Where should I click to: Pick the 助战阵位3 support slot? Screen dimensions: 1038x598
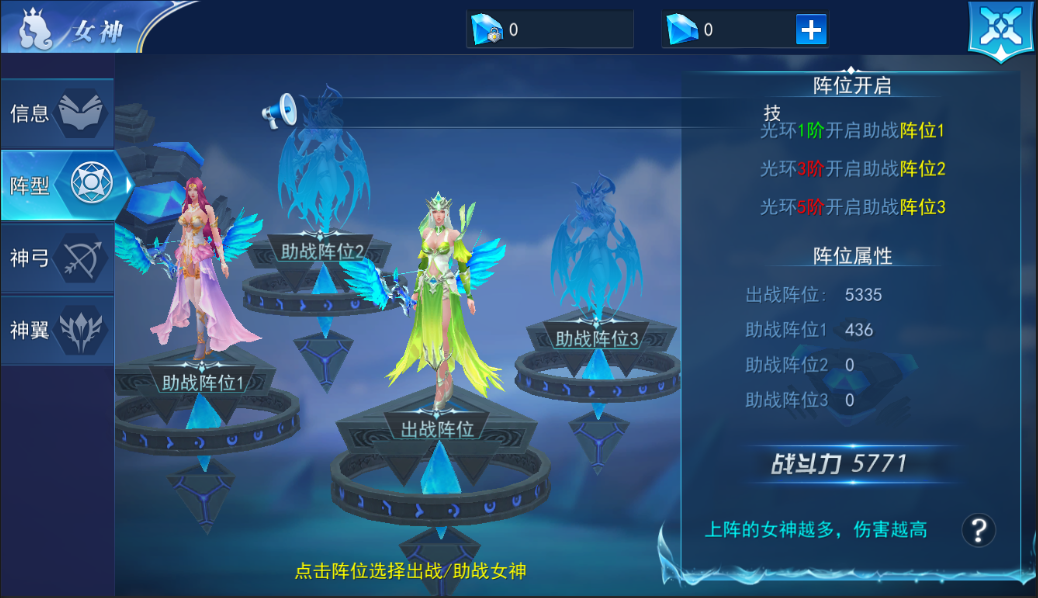pyautogui.click(x=597, y=339)
